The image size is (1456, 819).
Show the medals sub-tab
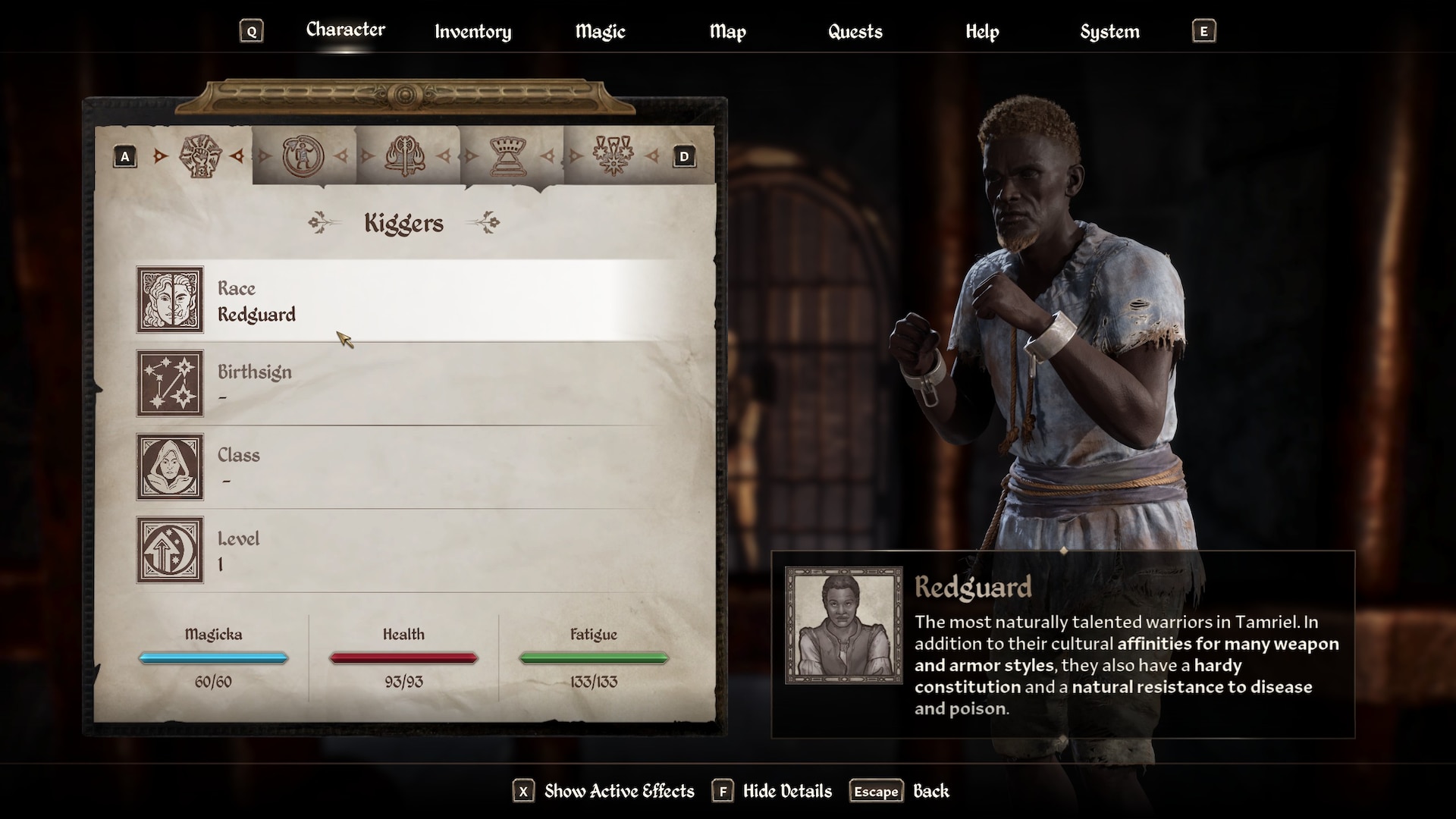click(613, 156)
